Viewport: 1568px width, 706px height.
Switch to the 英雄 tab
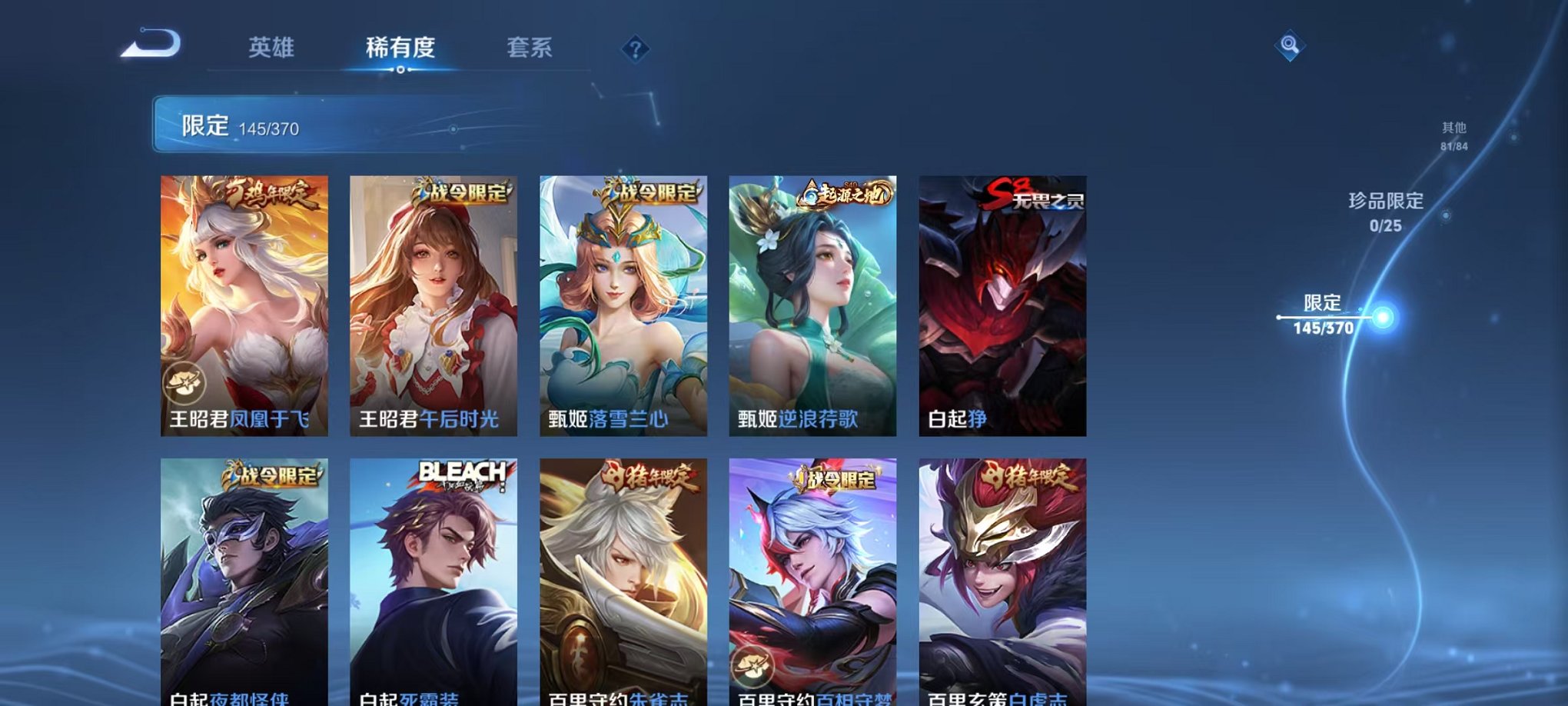point(273,46)
